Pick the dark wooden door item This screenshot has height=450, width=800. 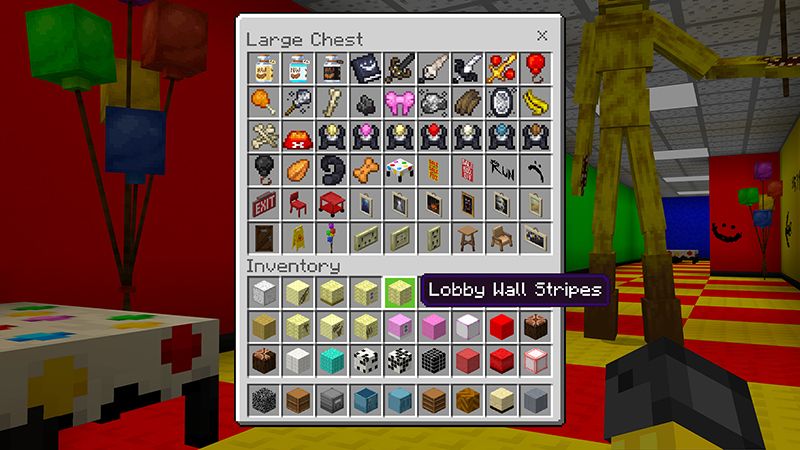(264, 237)
